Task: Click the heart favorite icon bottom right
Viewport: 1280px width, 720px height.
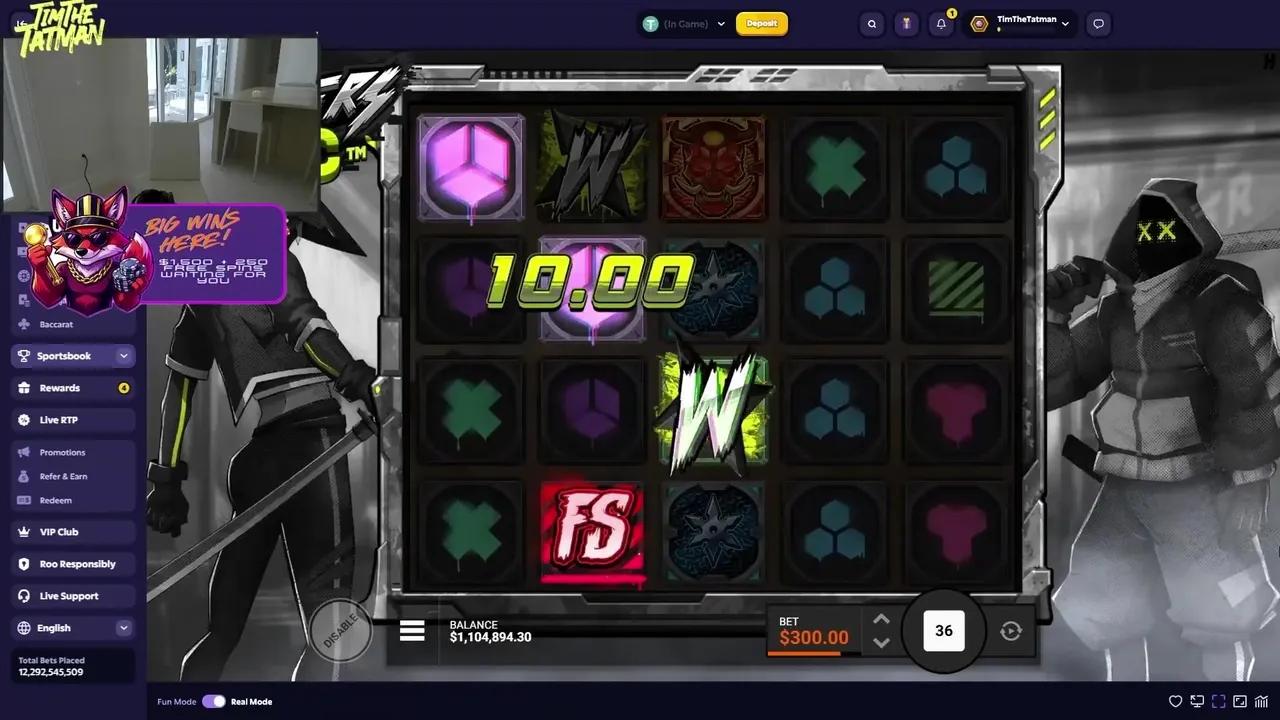Action: click(1175, 702)
